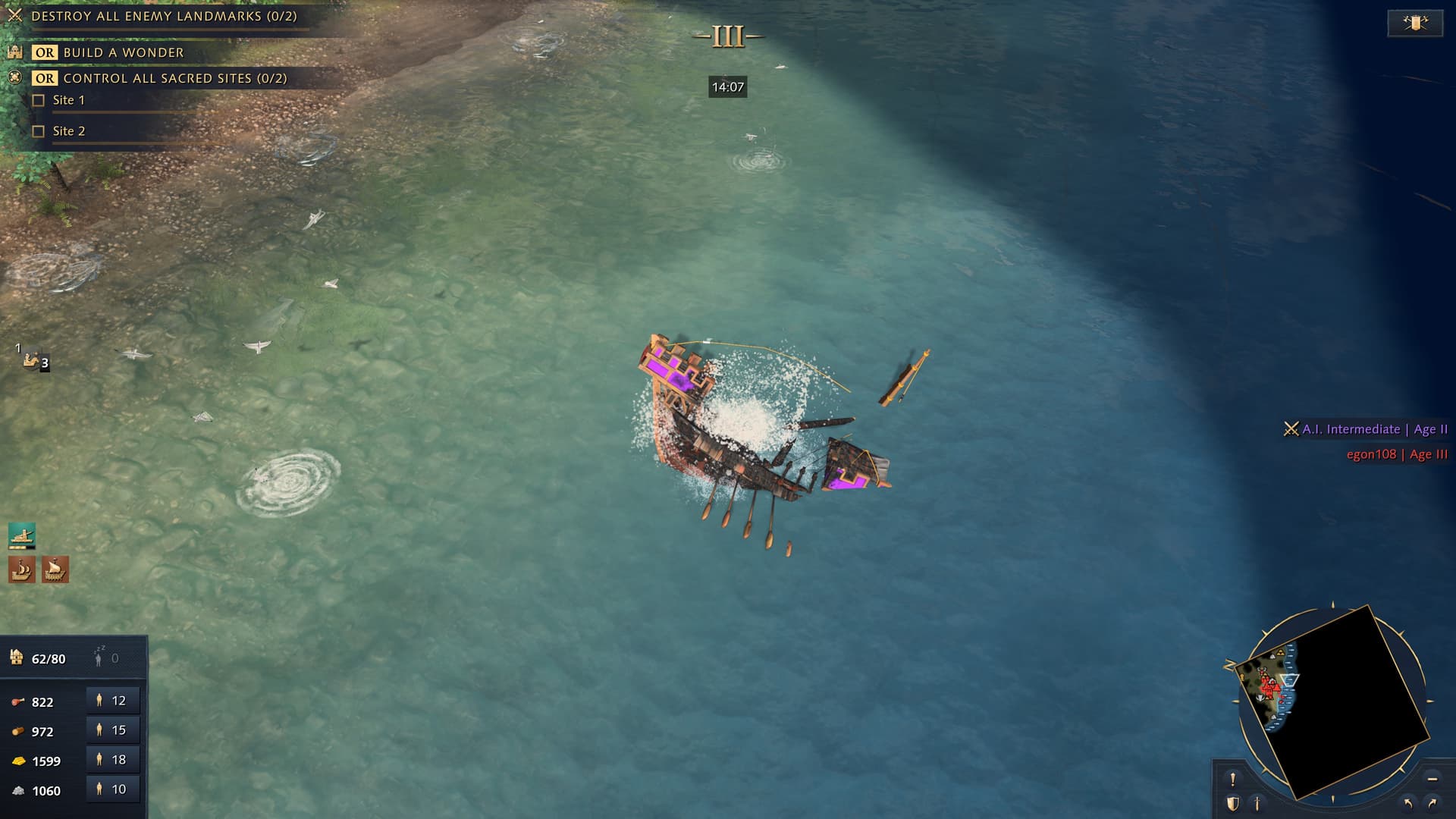Click the A.I. Intermediate player entry
1456x819 pixels.
click(1367, 429)
